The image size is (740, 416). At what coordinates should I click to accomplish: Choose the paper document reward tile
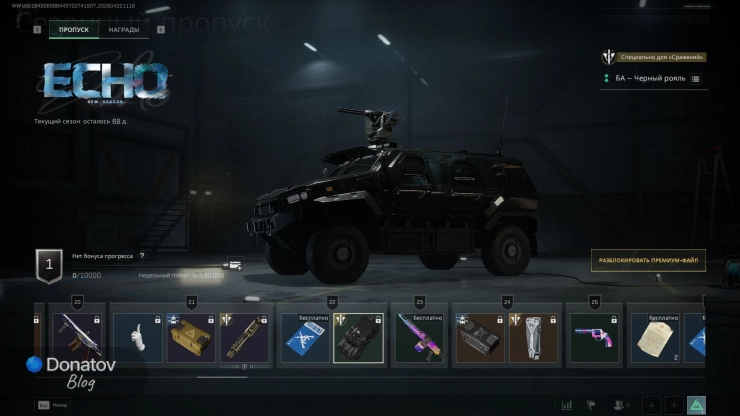654,338
